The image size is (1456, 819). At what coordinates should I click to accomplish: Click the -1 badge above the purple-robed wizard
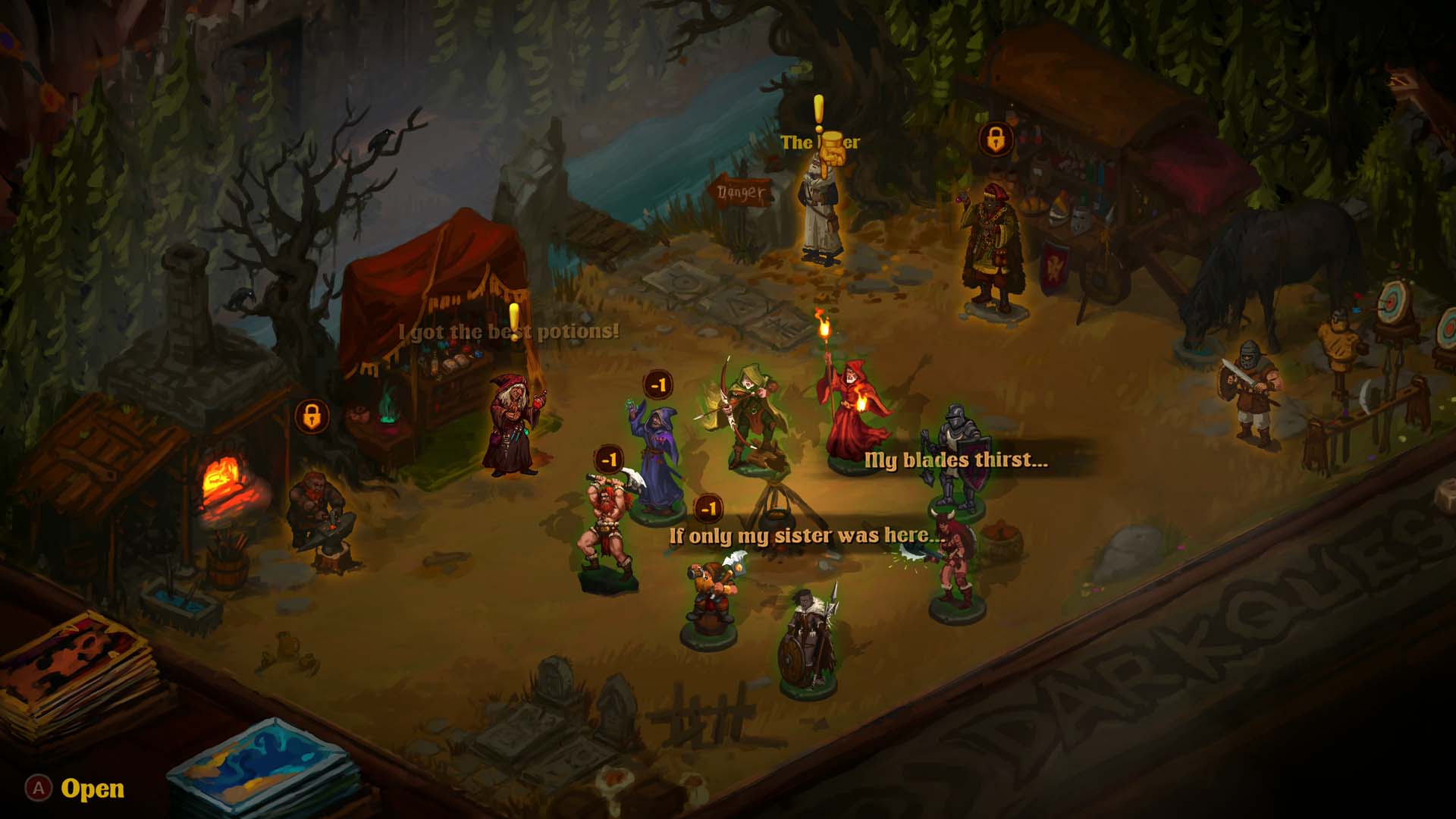point(658,385)
